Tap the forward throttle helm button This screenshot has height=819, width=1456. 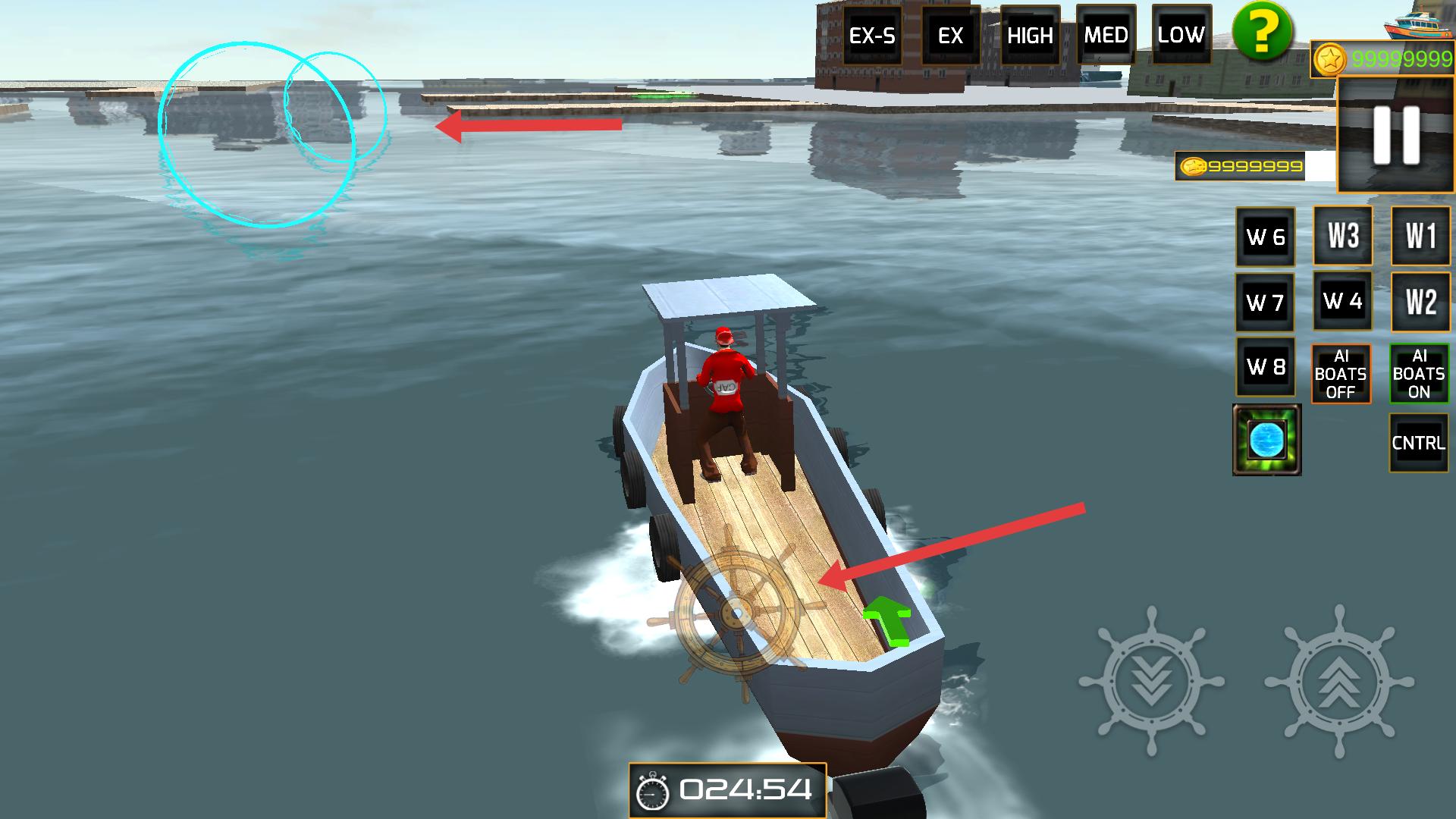(x=1339, y=680)
